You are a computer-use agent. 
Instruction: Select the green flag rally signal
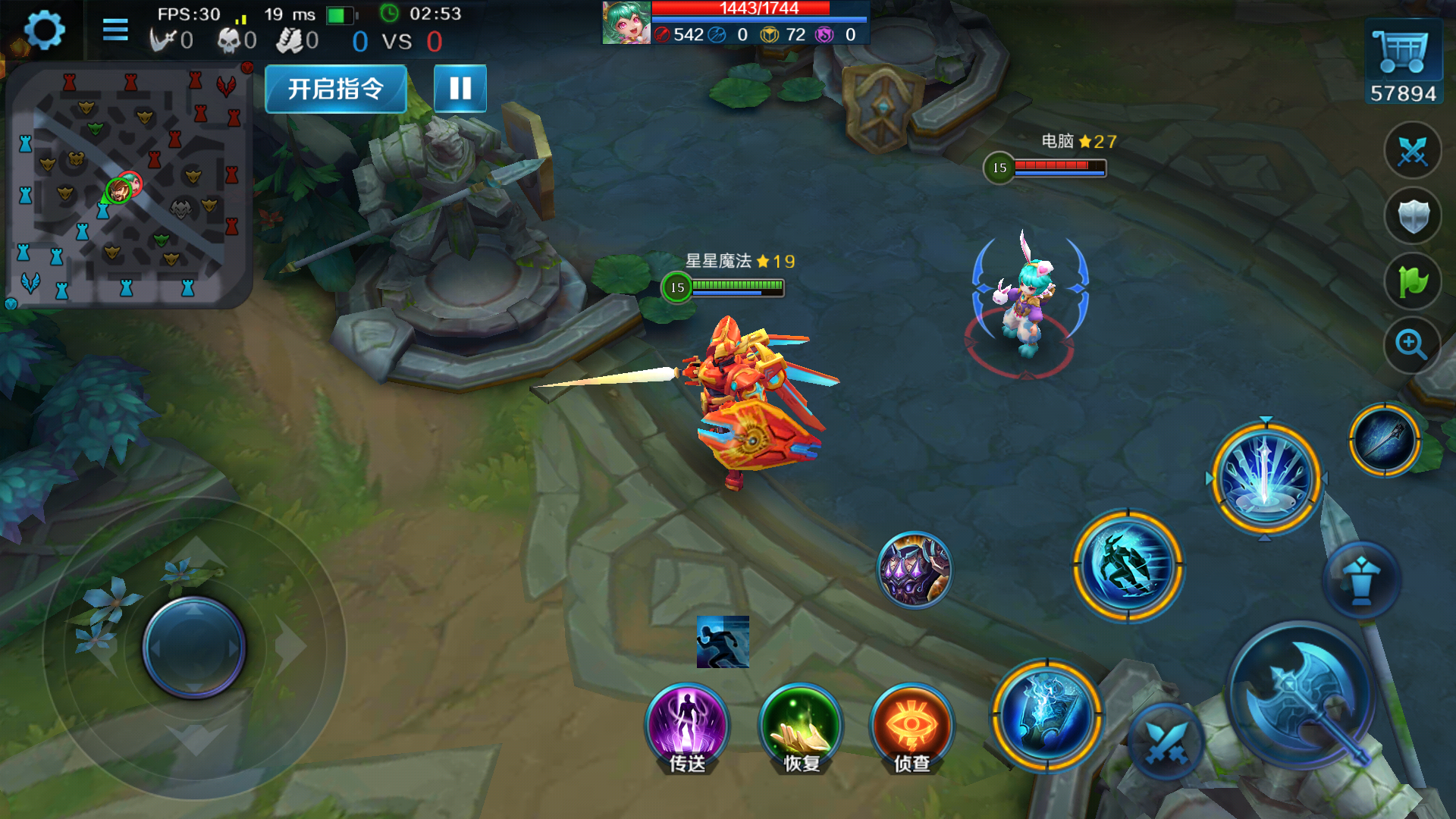(1413, 282)
